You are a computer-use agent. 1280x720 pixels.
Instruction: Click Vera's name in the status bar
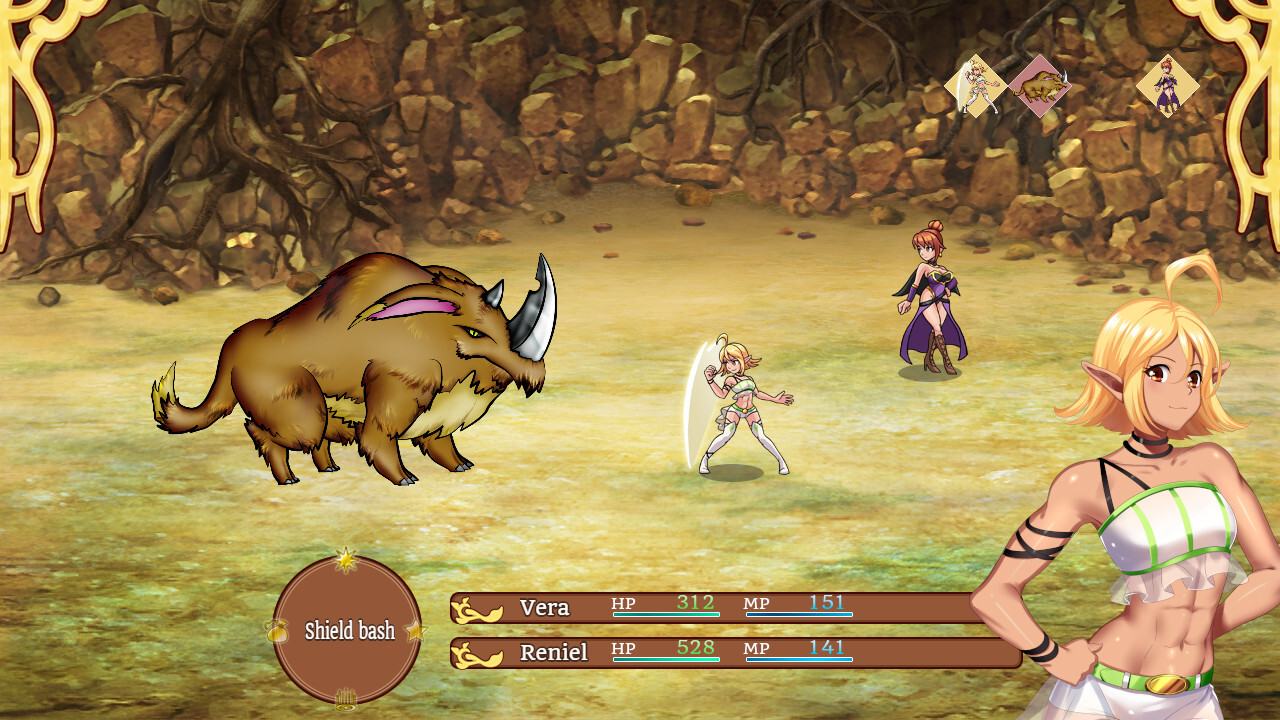pyautogui.click(x=544, y=607)
